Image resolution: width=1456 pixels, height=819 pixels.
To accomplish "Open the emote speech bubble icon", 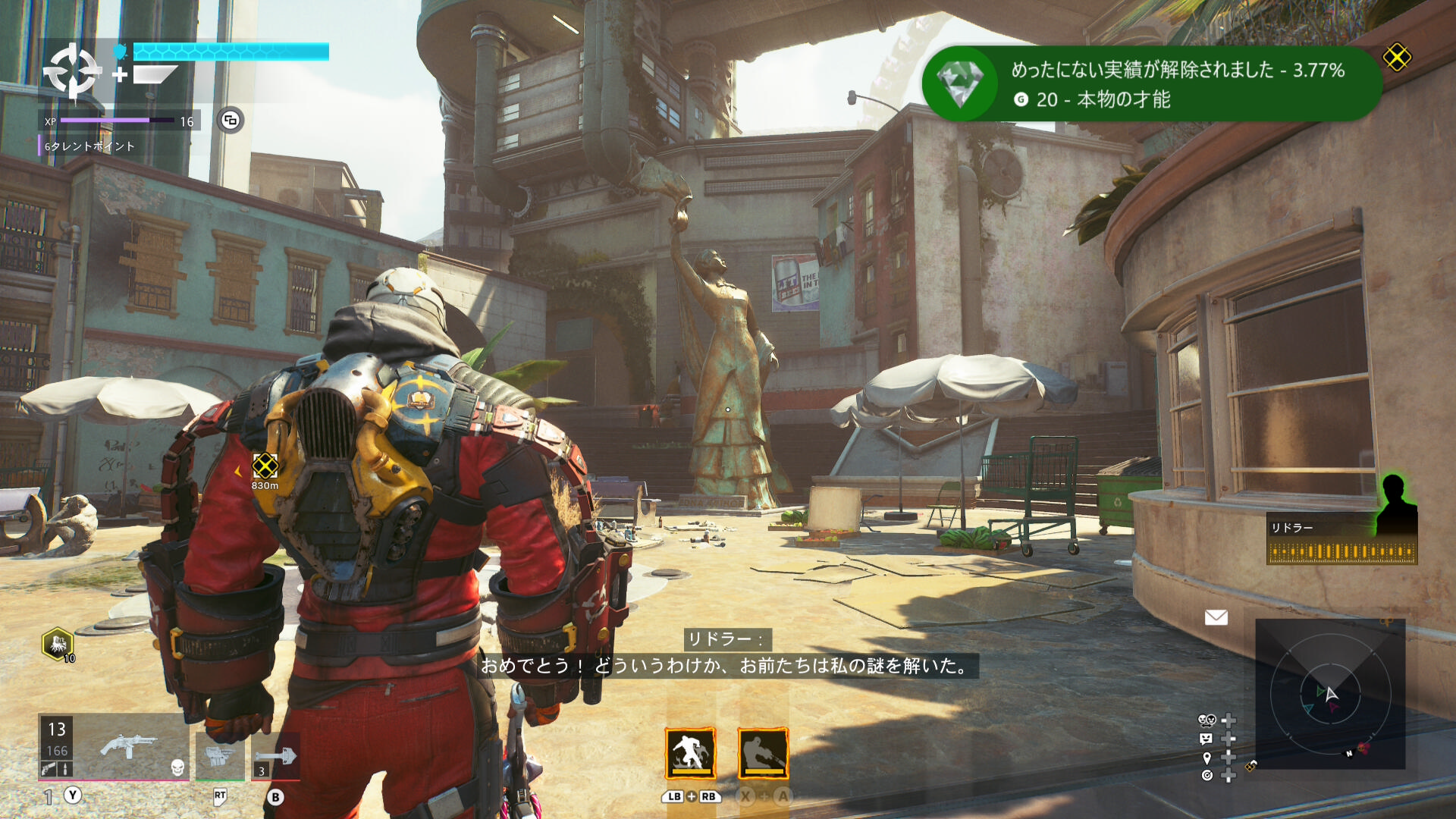I will point(1207,739).
